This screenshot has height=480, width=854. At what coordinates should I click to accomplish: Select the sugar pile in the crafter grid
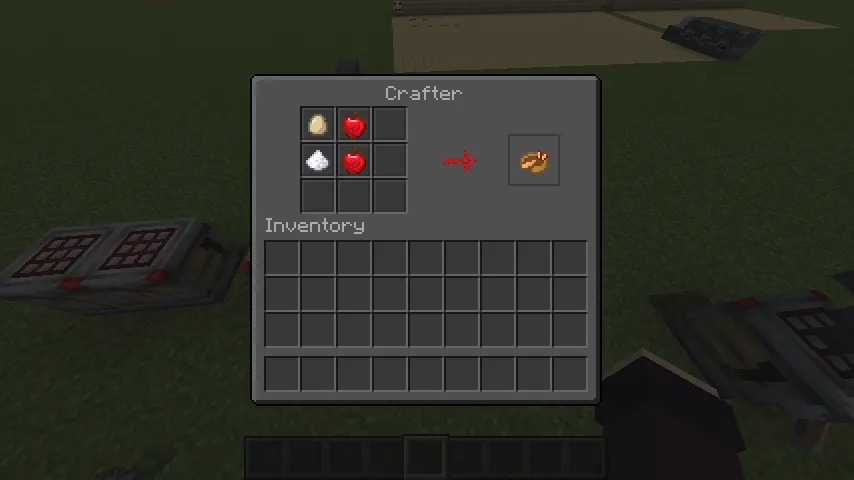pos(318,160)
